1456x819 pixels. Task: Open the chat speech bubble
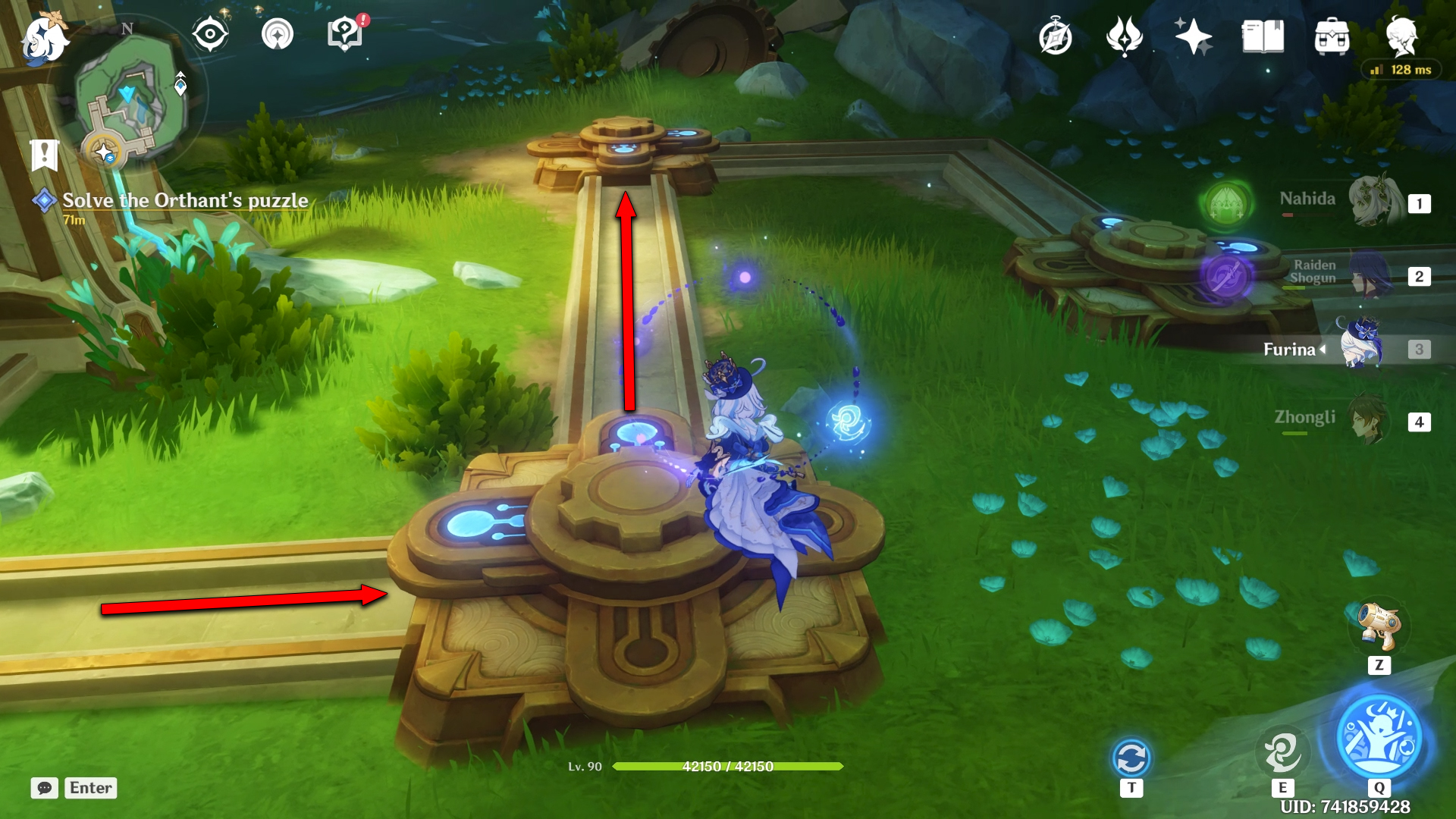point(44,788)
